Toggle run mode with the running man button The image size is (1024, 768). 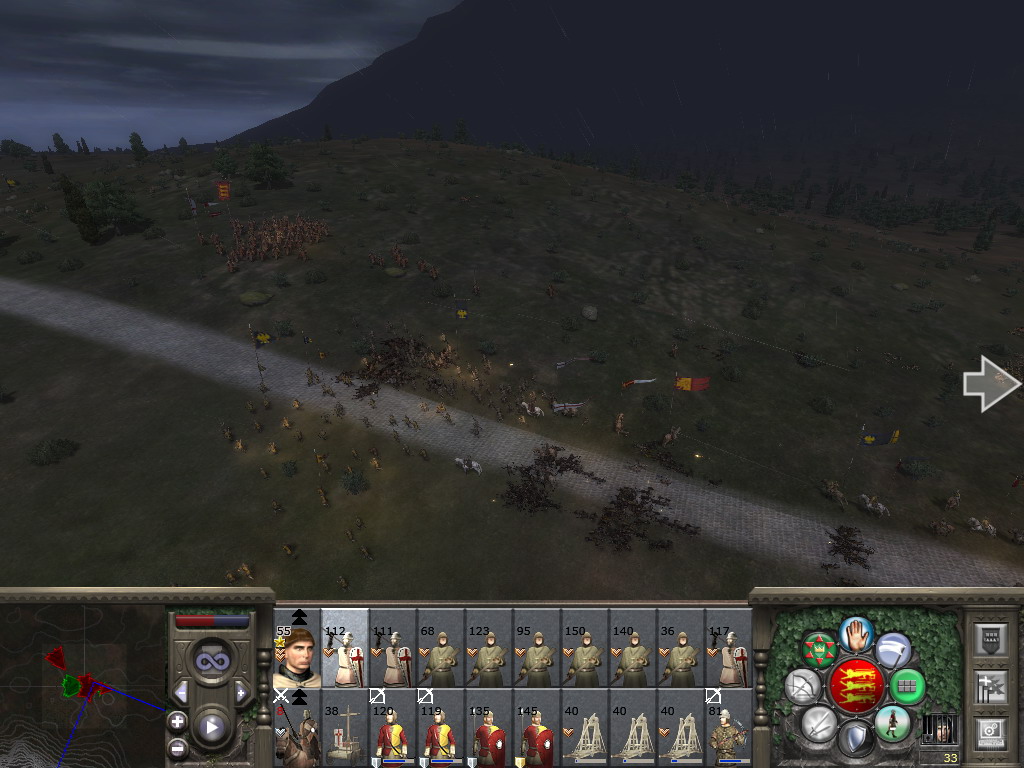tap(891, 723)
